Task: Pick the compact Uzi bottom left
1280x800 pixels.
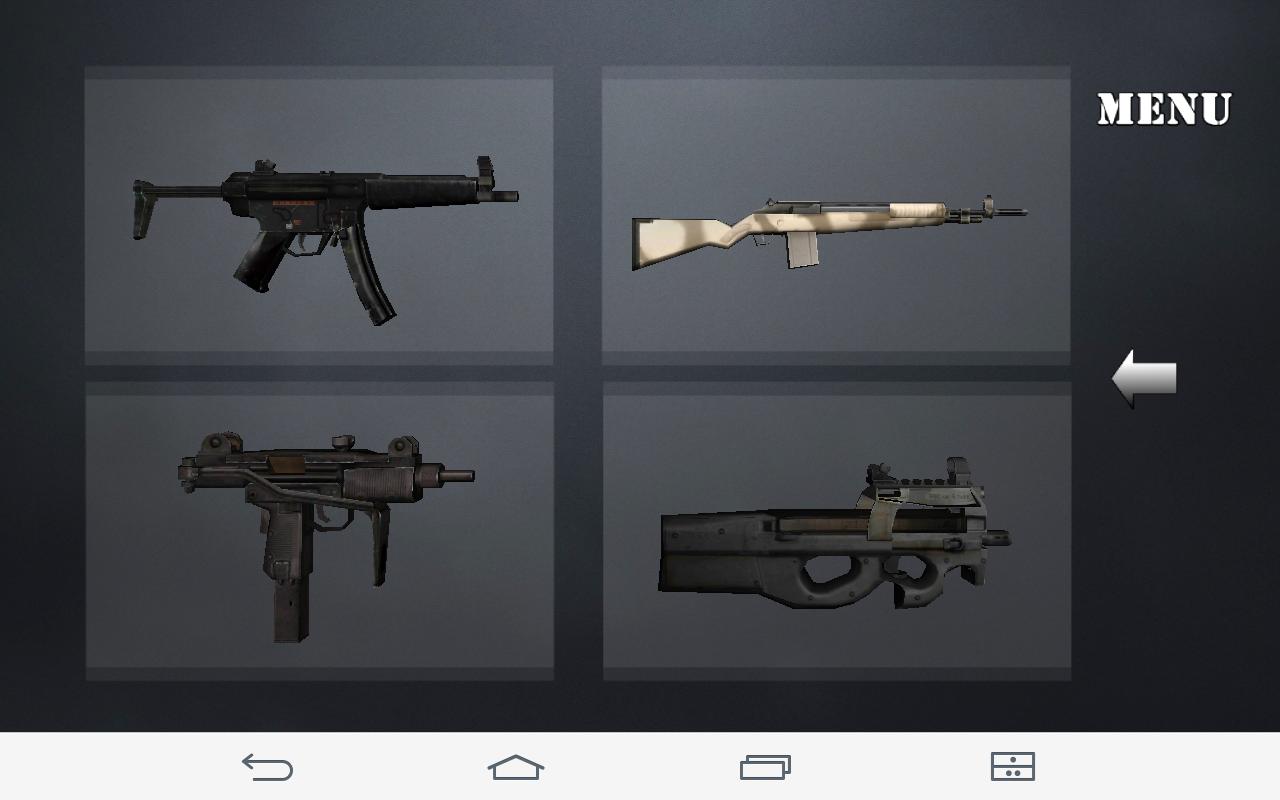Action: [318, 530]
